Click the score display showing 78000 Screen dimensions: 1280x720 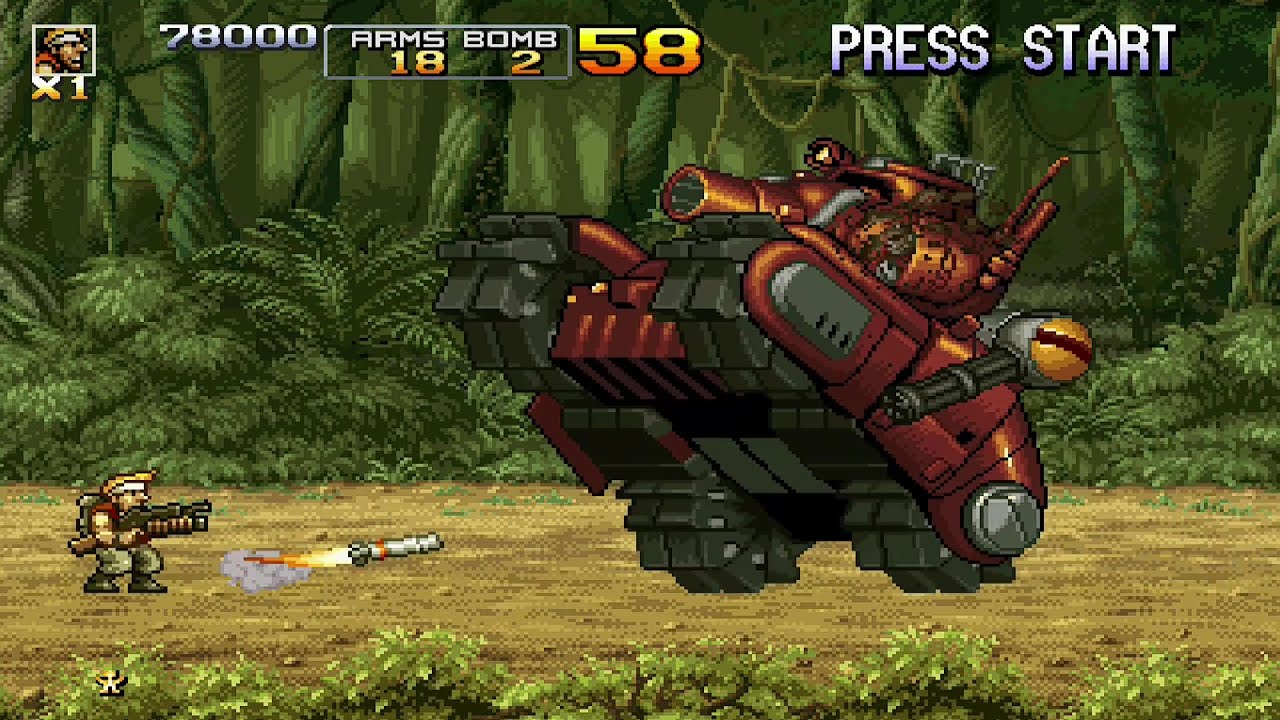point(235,38)
